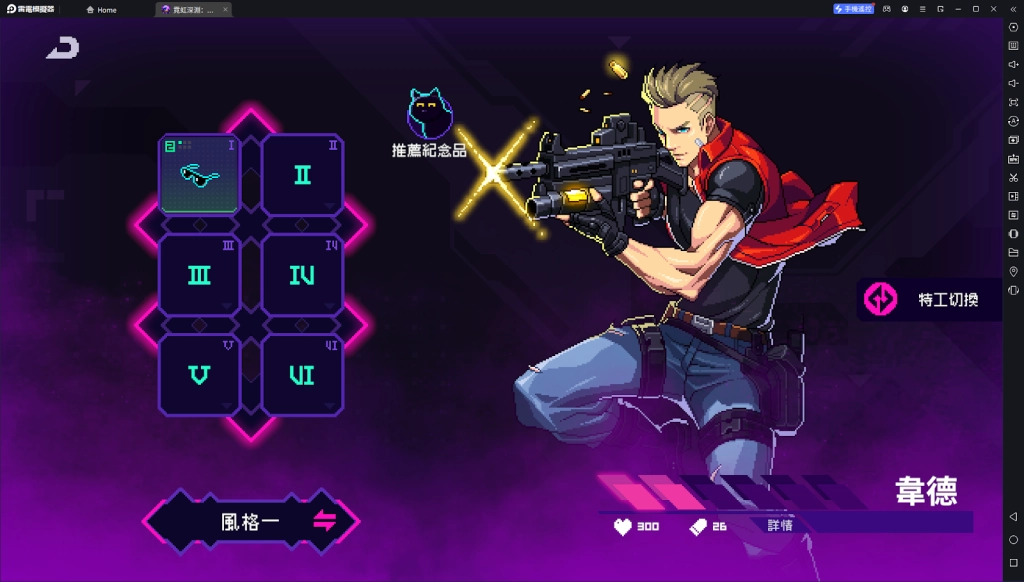This screenshot has height=582, width=1024.
Task: Choose empty souvenir slot V
Action: coord(200,375)
